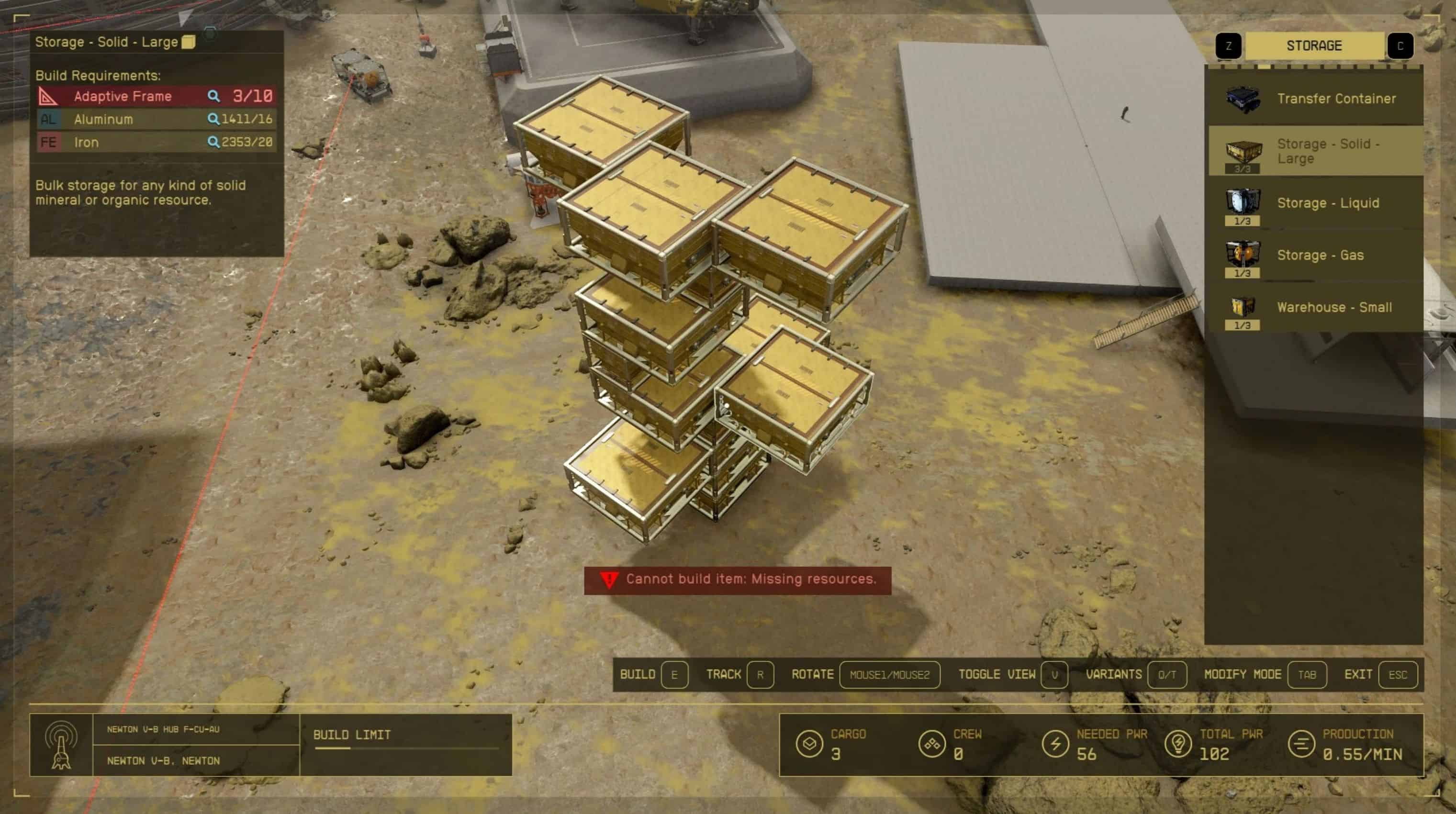Select Warehouse - Small from the list
The image size is (1456, 814).
coord(1315,308)
